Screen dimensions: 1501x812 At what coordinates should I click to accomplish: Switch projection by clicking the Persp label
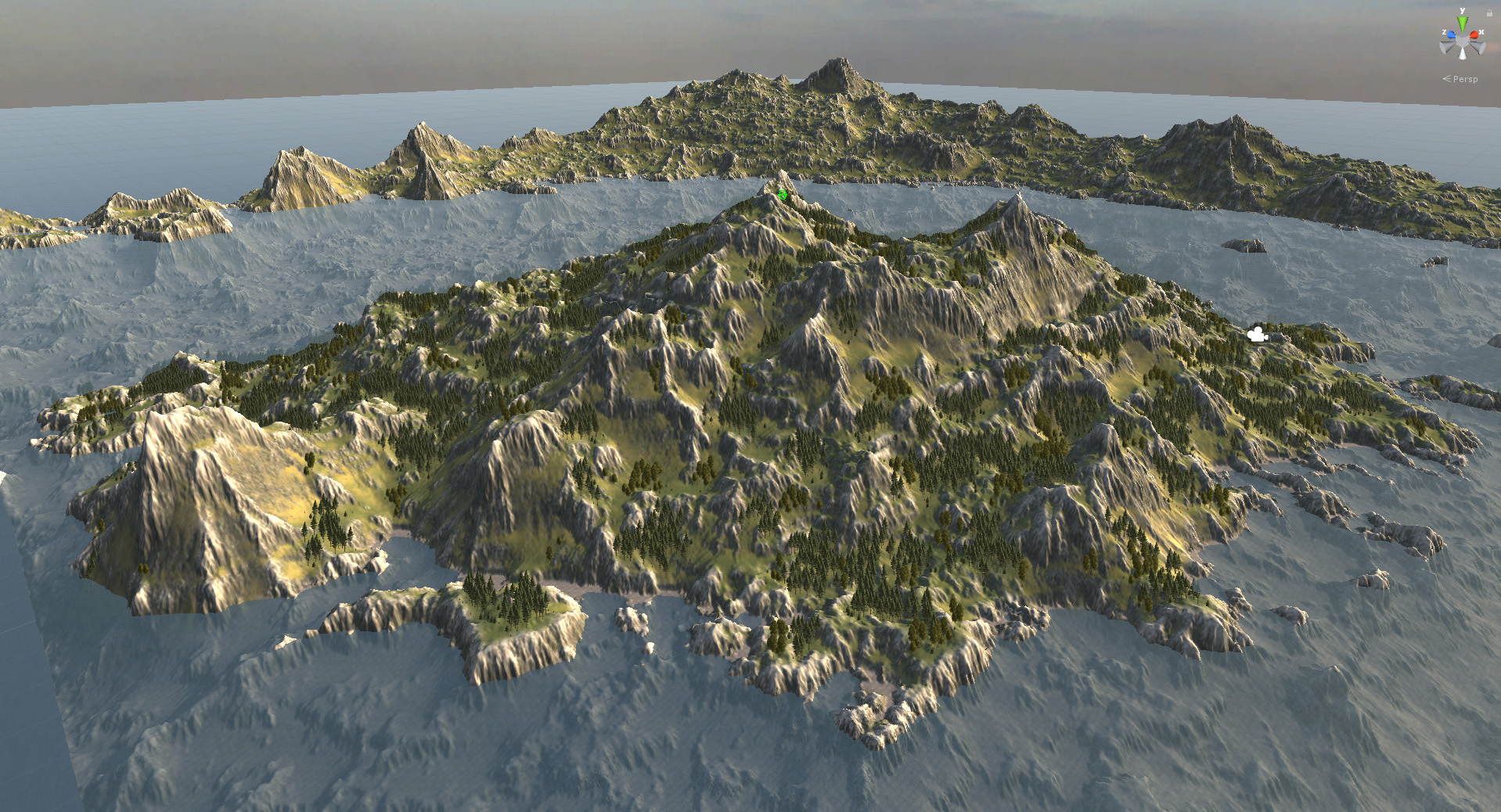[1465, 79]
